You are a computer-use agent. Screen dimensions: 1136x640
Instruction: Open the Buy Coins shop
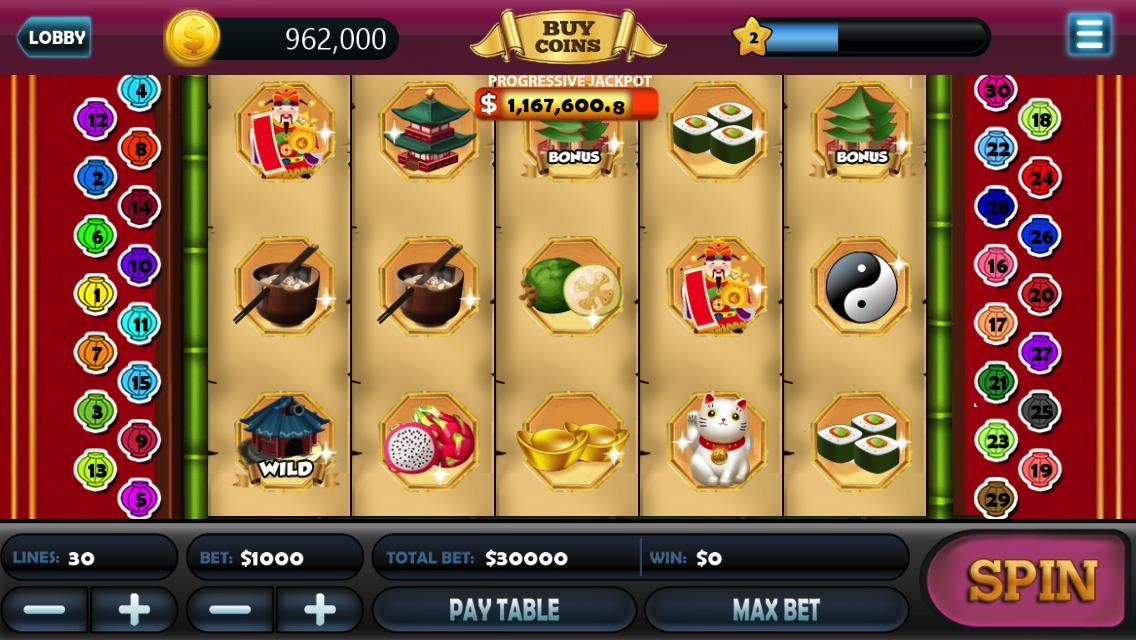coord(567,38)
